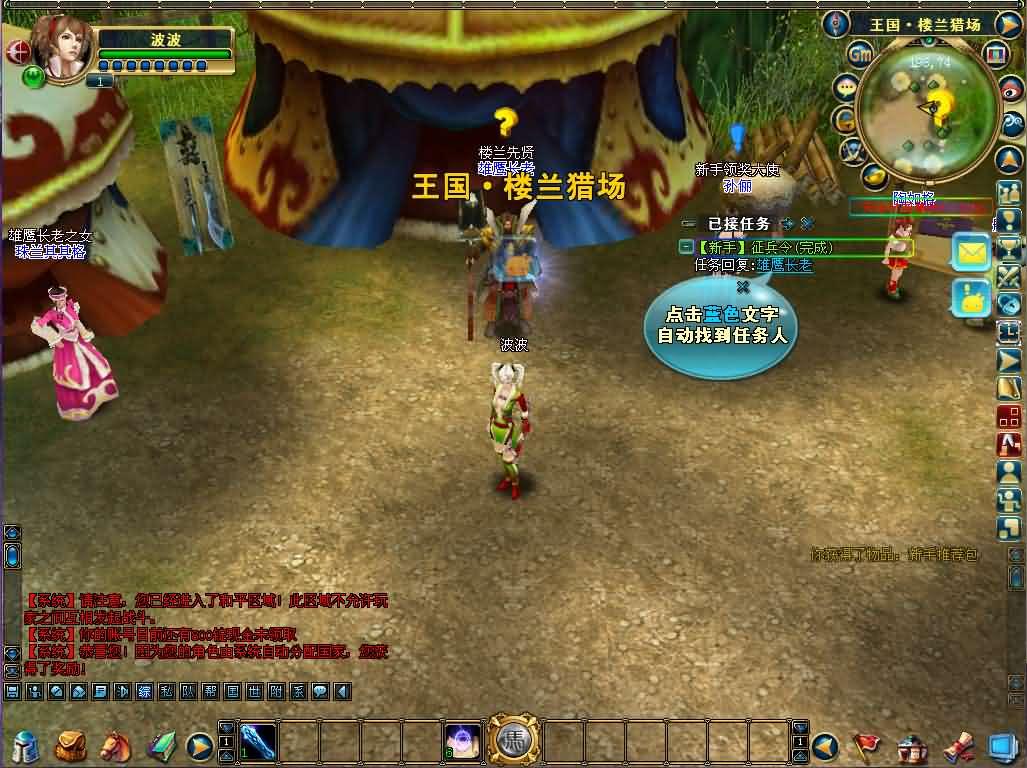
Task: Open the yellow envelope mail icon
Action: point(971,253)
